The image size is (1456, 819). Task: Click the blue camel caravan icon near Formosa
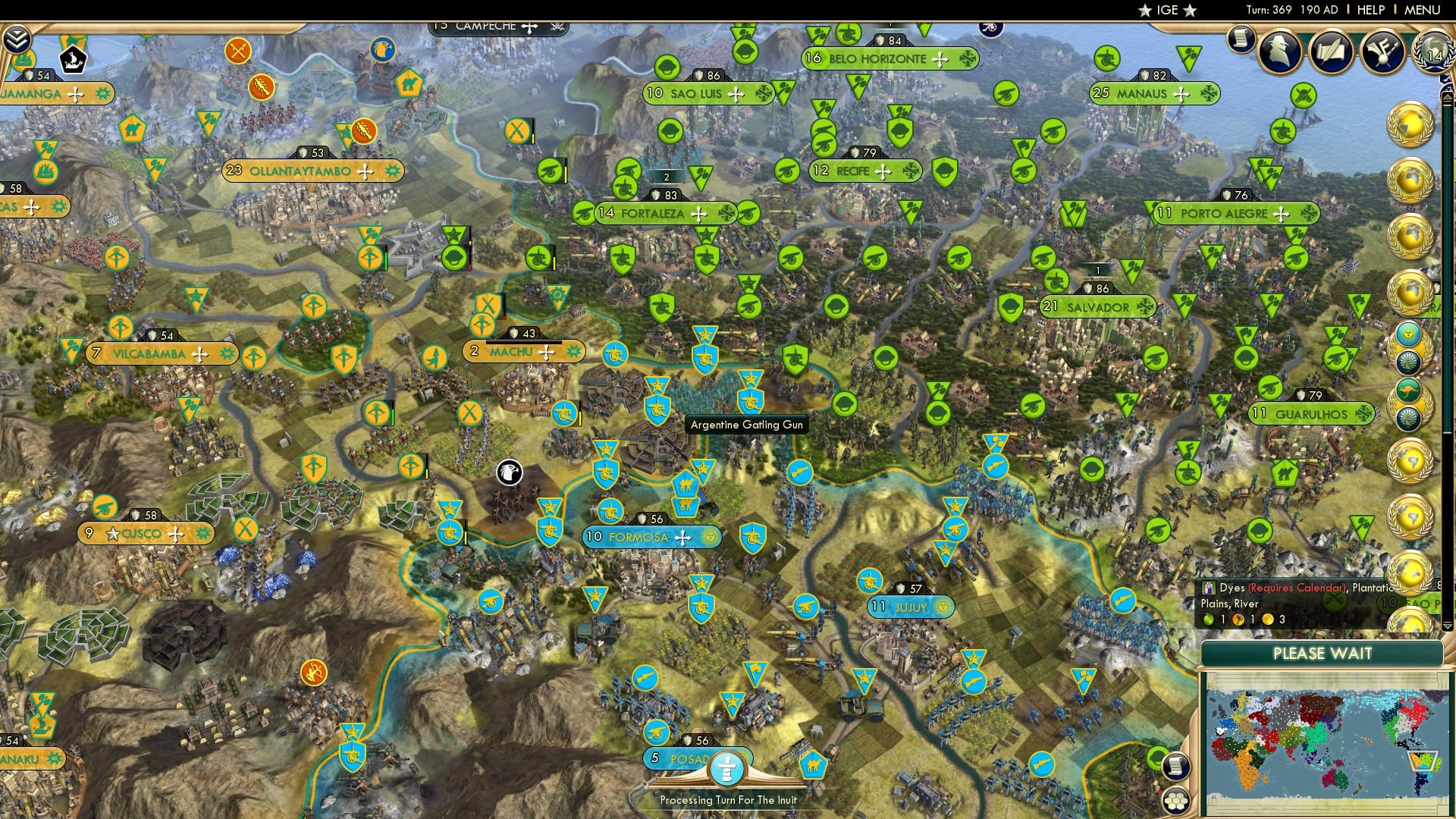click(686, 485)
